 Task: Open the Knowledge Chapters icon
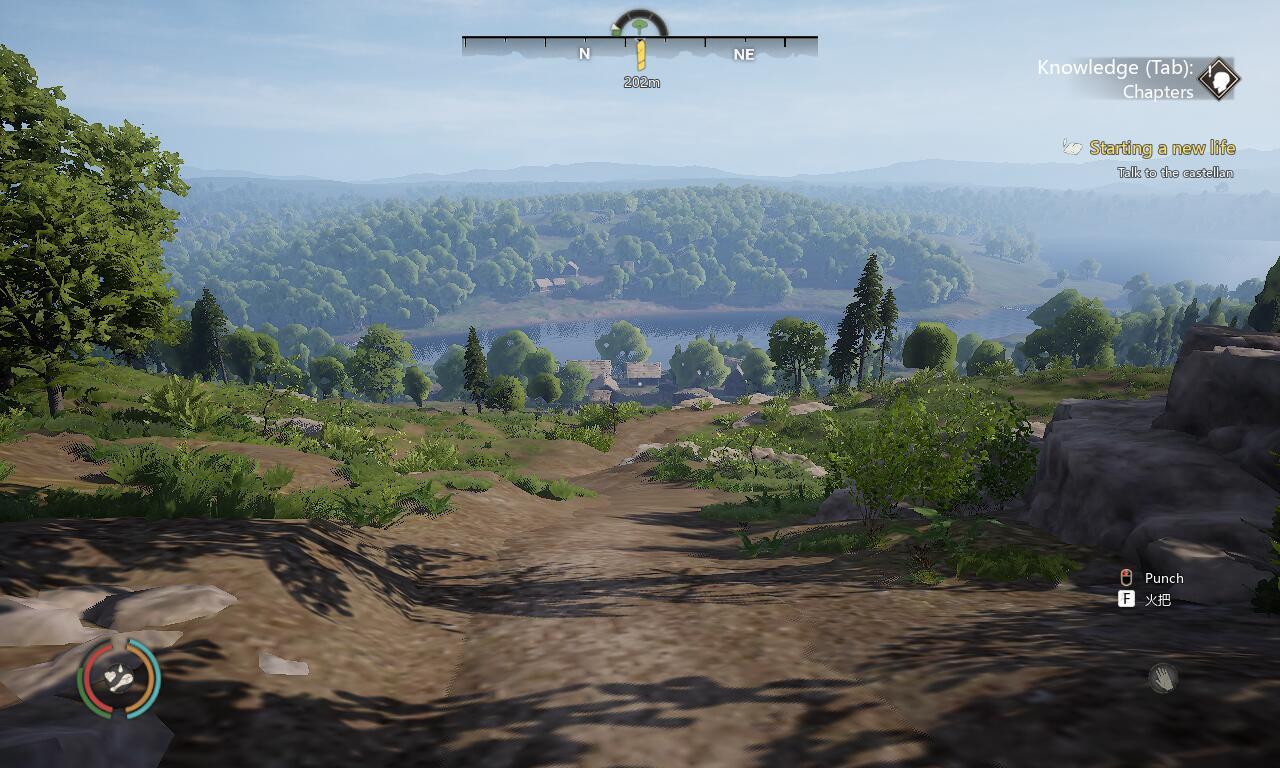coord(1219,79)
